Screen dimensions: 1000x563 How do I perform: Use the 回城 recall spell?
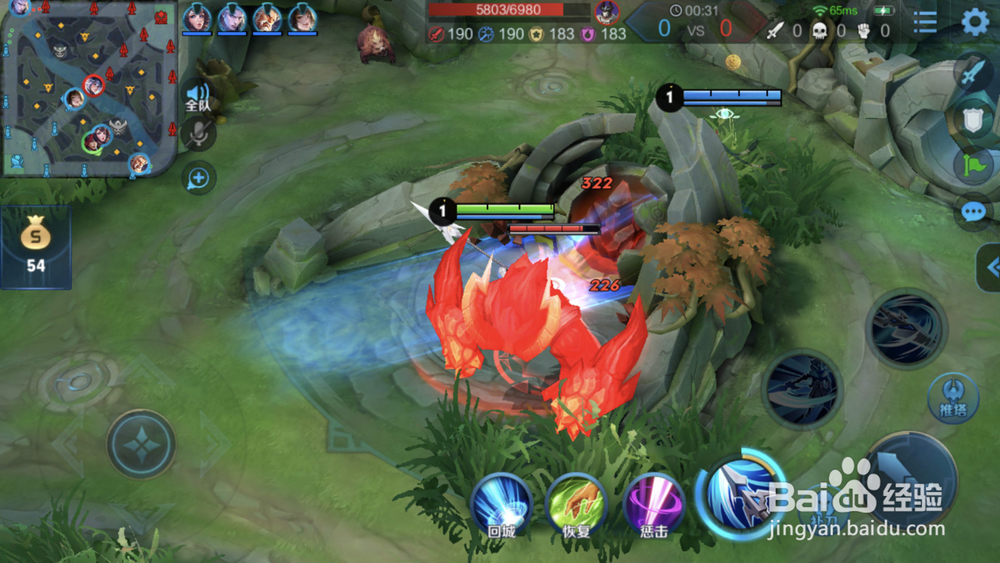click(502, 504)
